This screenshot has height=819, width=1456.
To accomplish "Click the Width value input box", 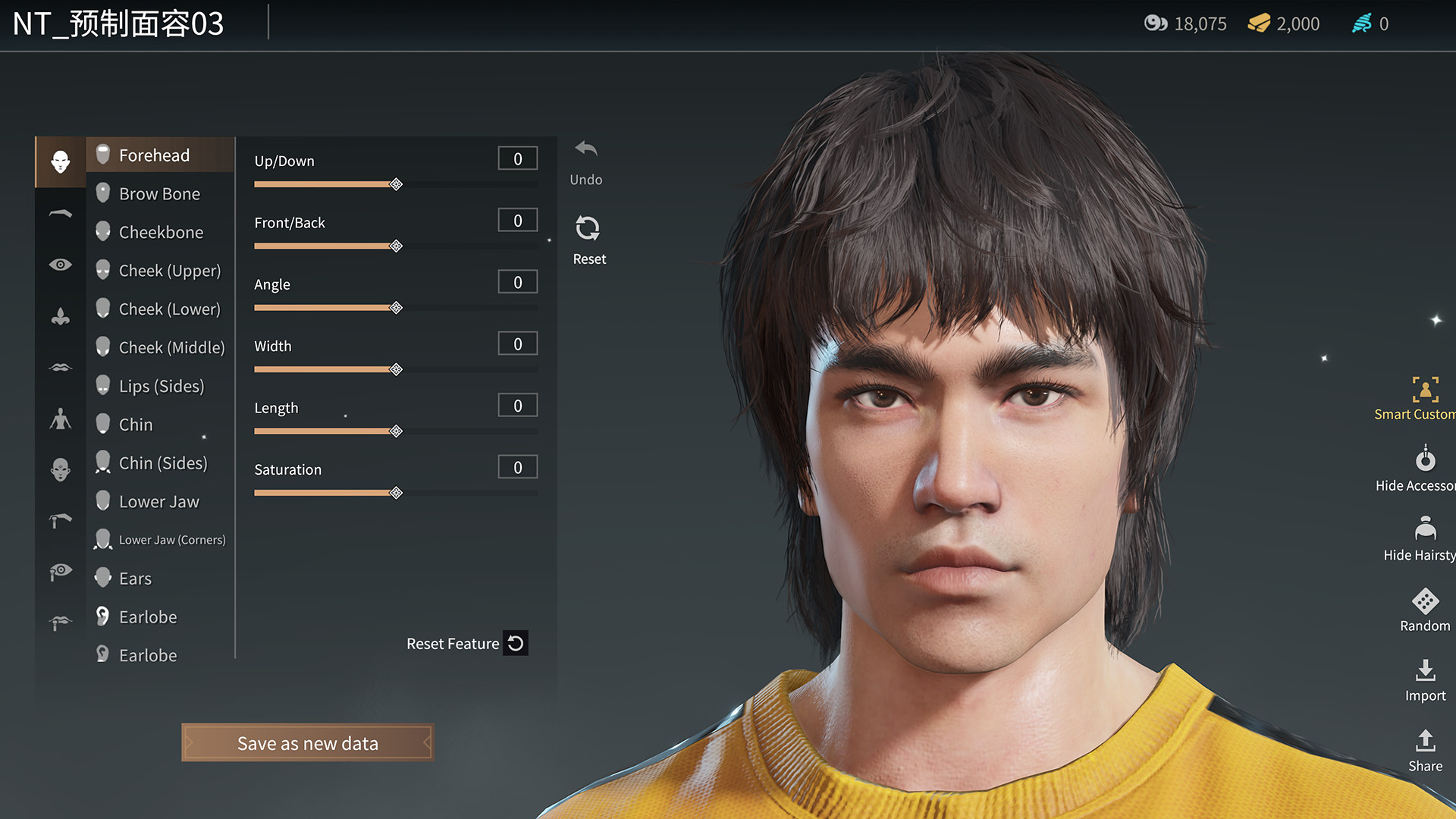I will (517, 344).
